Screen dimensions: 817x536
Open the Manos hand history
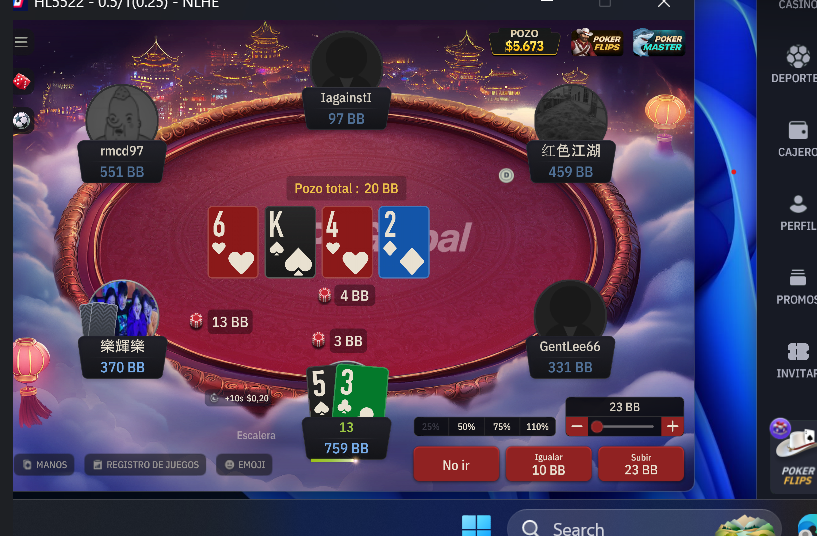(x=44, y=464)
